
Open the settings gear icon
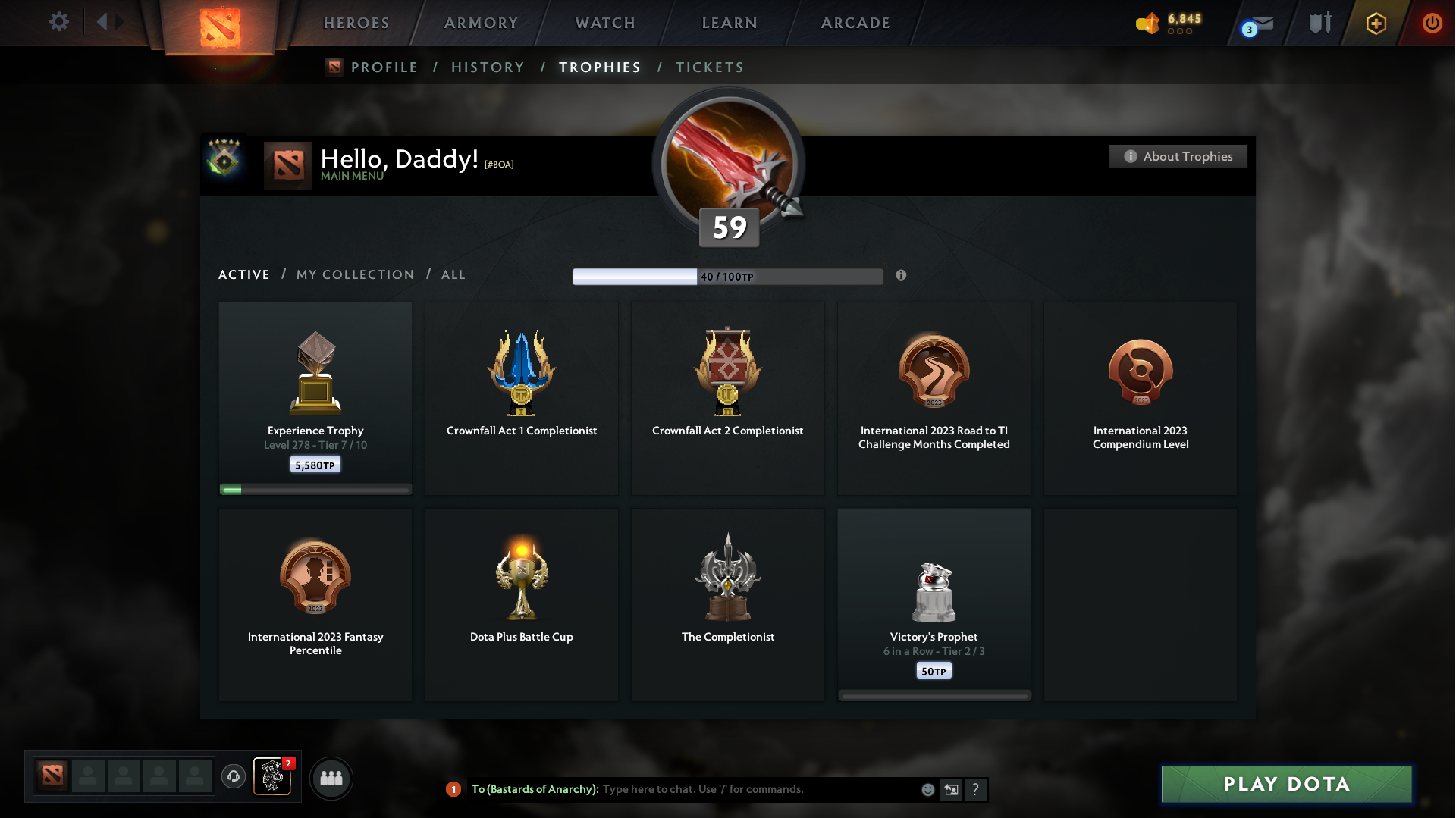(x=59, y=22)
